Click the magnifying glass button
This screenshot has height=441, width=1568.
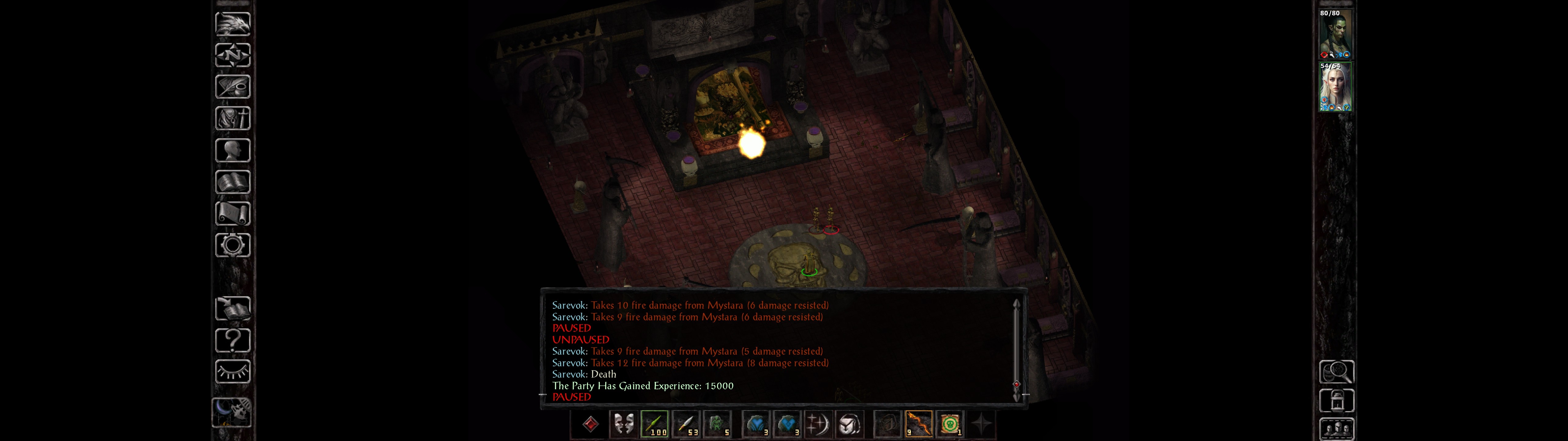coord(1336,371)
